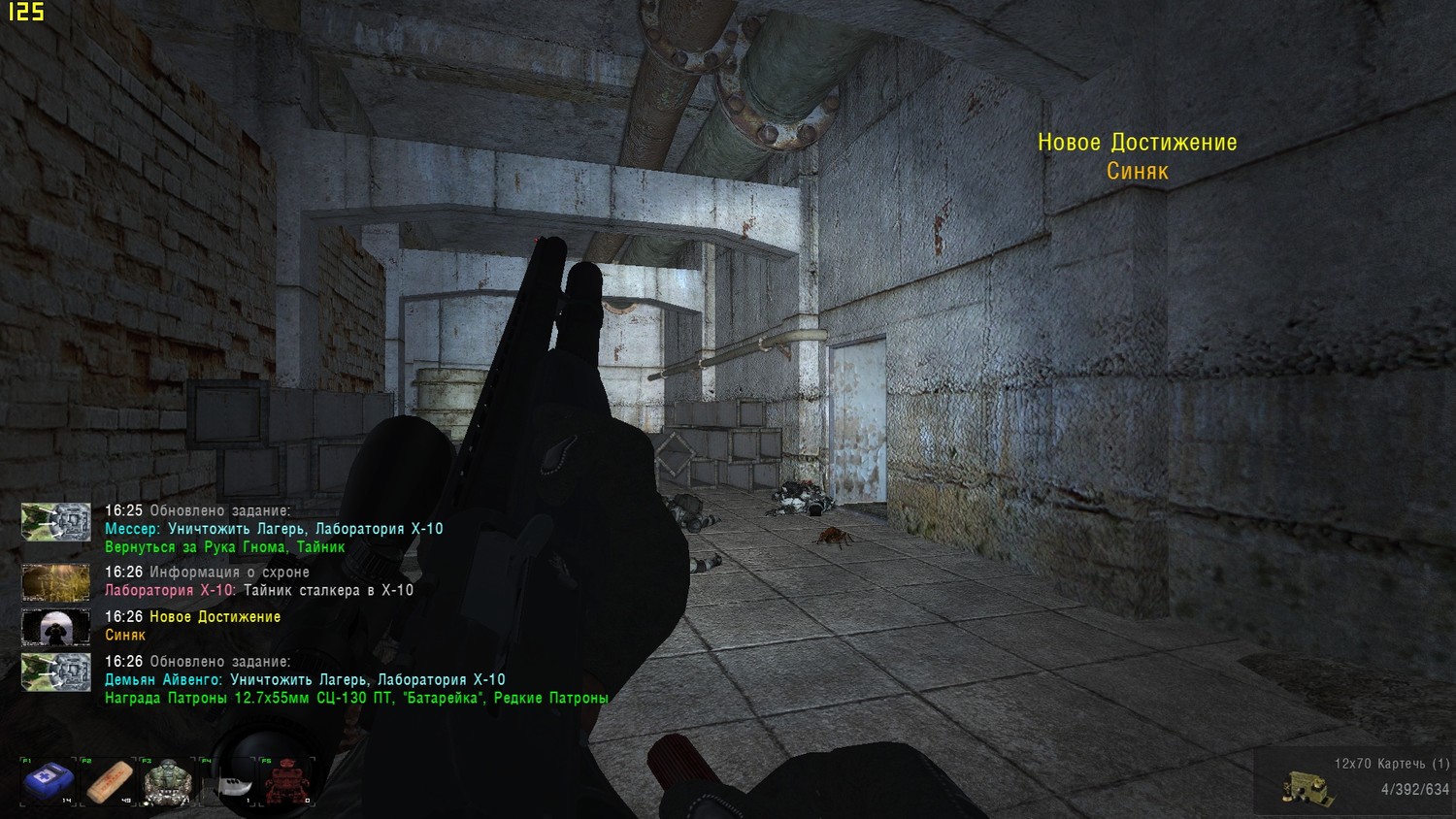Select the Демьян Айвенго task update message

[x=305, y=680]
